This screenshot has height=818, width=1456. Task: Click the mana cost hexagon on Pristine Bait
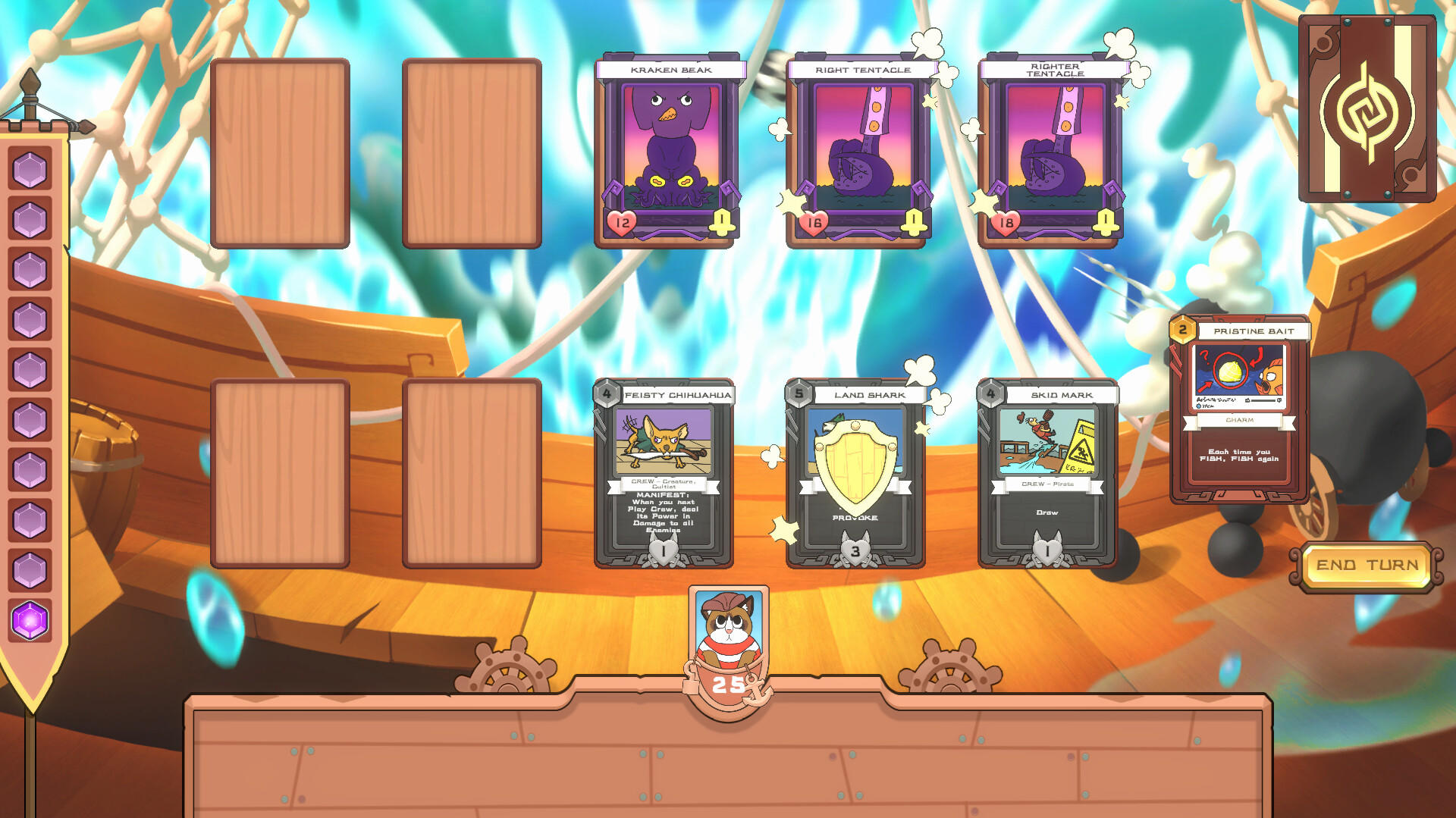pos(1181,329)
